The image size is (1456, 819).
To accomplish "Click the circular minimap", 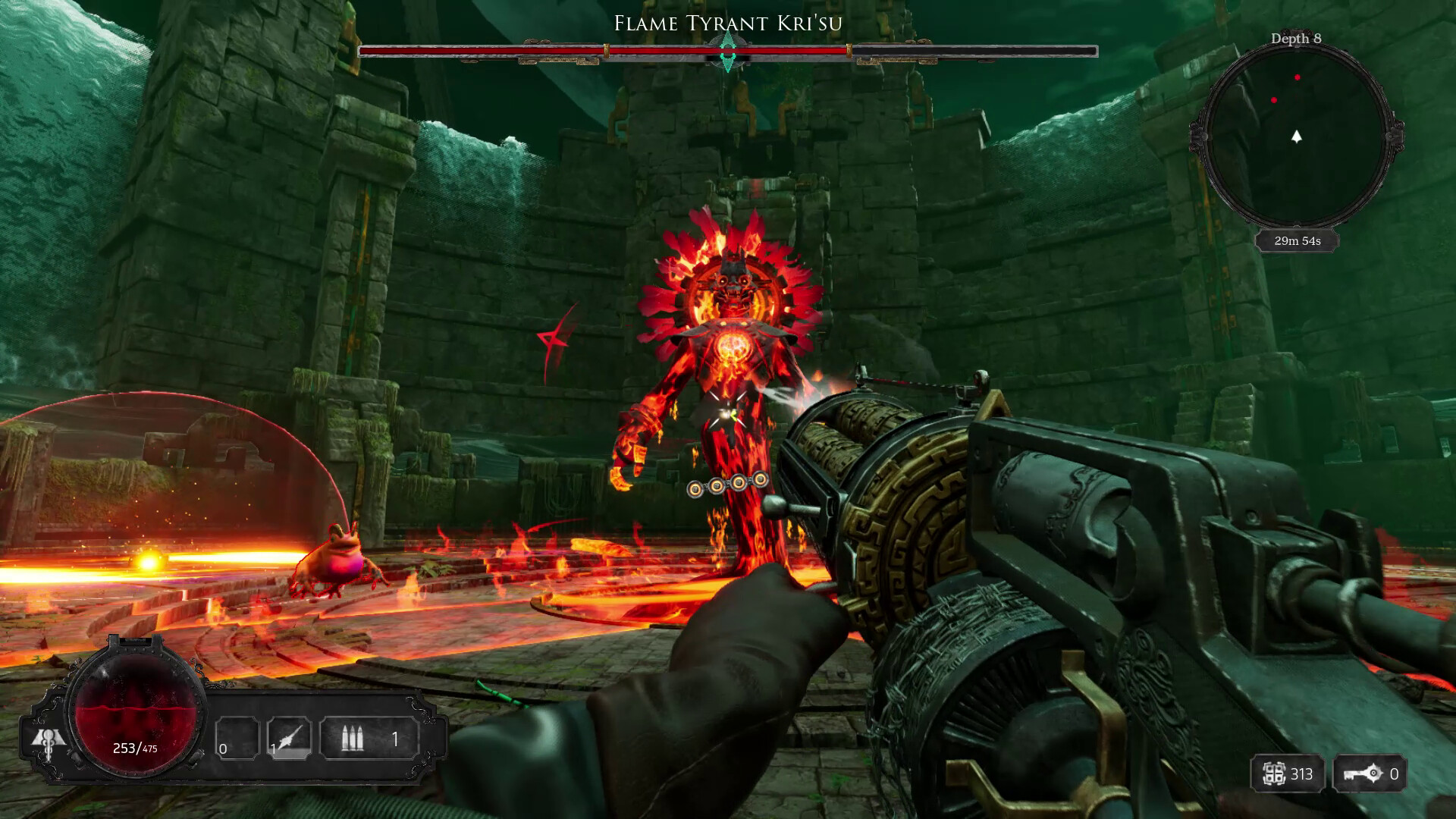I will point(1297,139).
